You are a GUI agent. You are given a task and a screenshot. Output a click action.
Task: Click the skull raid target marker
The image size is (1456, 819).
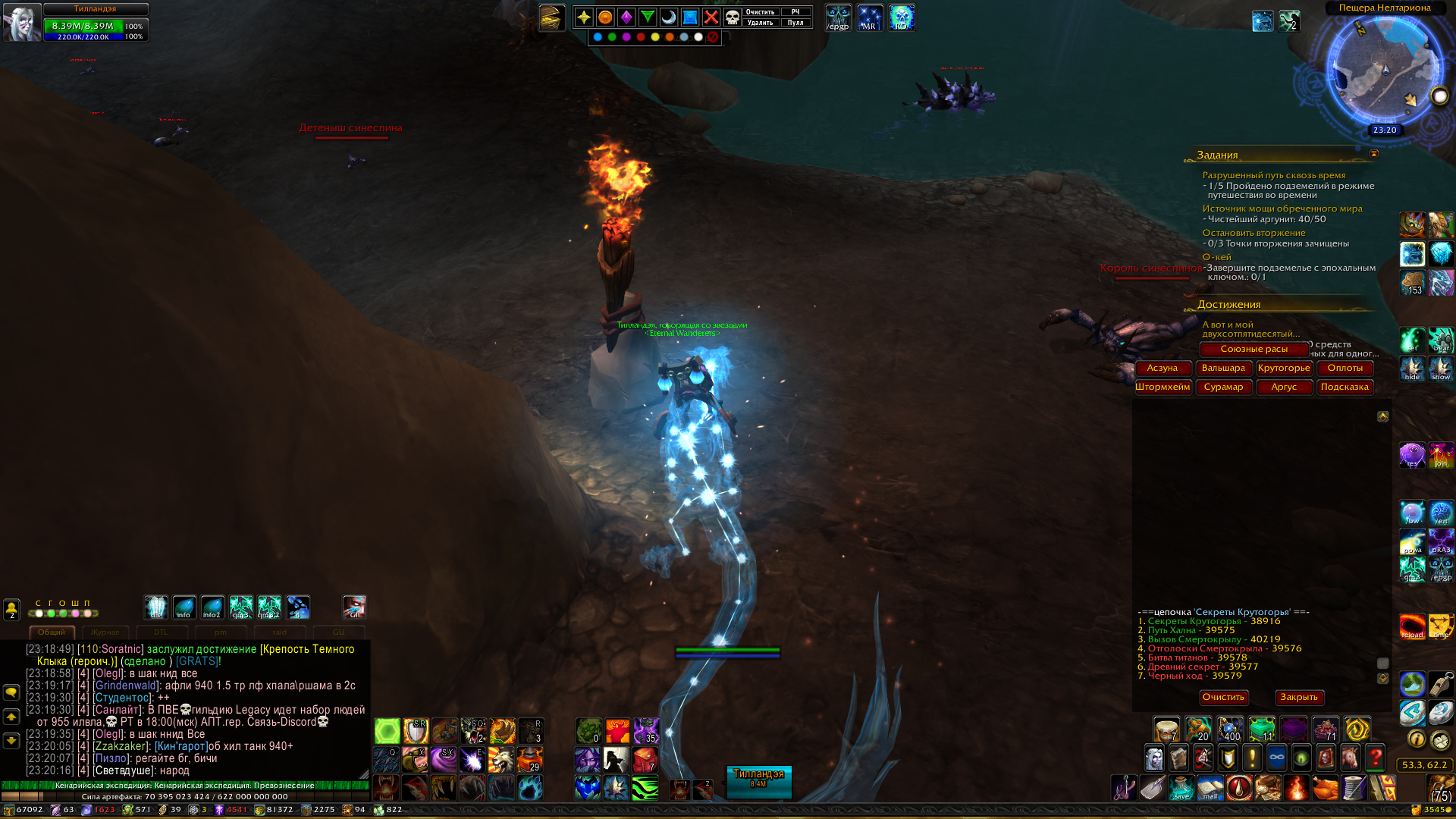coord(733,17)
